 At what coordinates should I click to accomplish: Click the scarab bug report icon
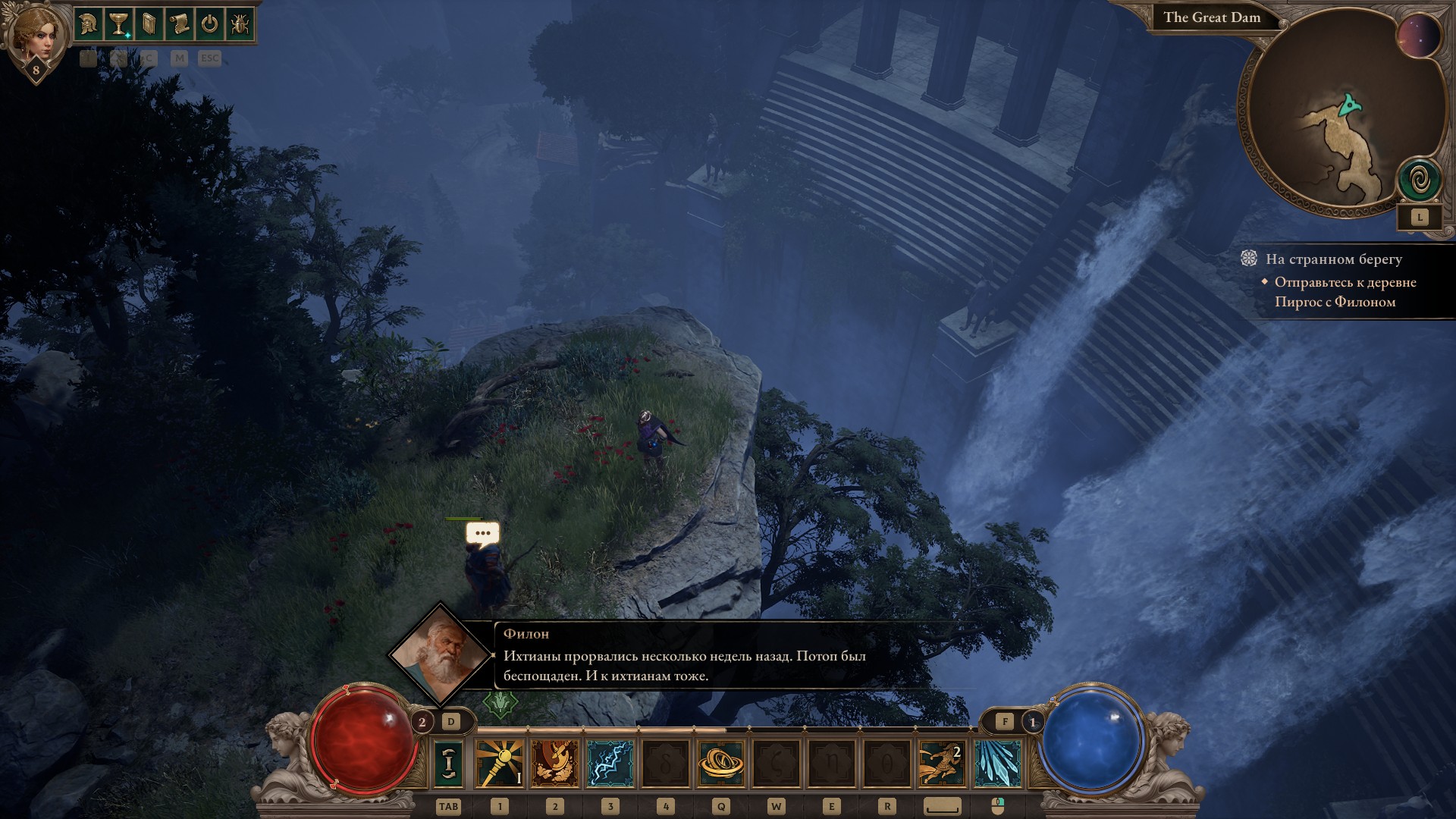click(240, 25)
